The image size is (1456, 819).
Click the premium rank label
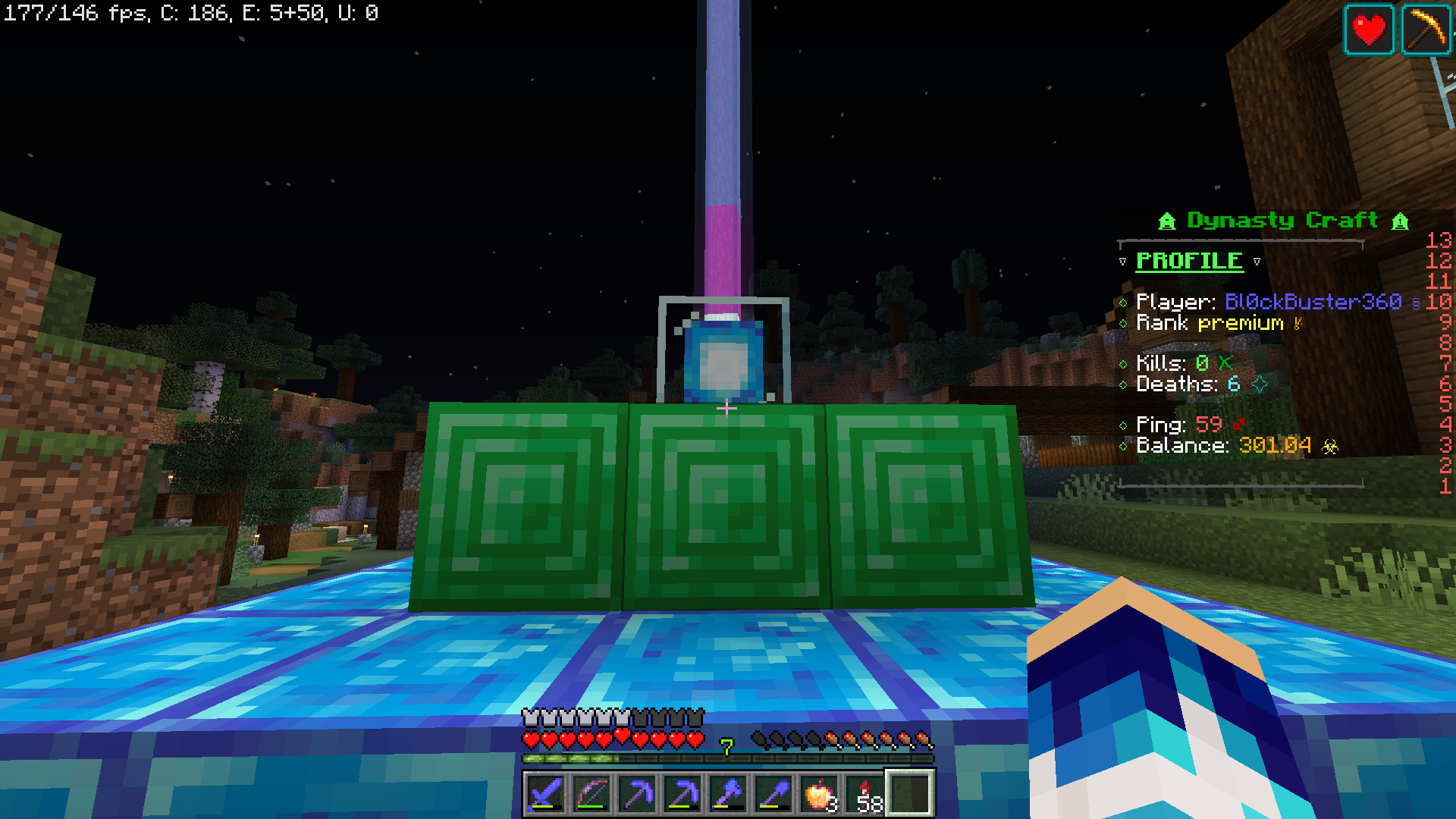point(1239,324)
